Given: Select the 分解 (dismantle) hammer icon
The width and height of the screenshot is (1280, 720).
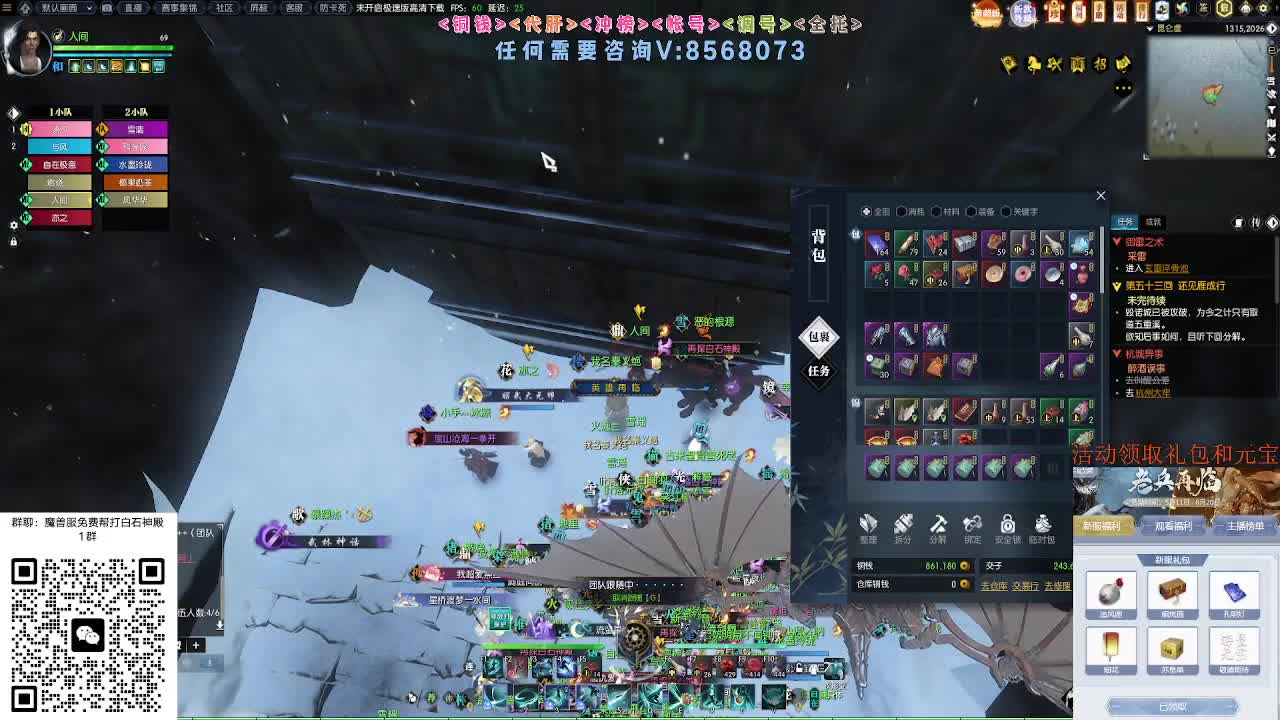Looking at the screenshot, I should (x=939, y=523).
